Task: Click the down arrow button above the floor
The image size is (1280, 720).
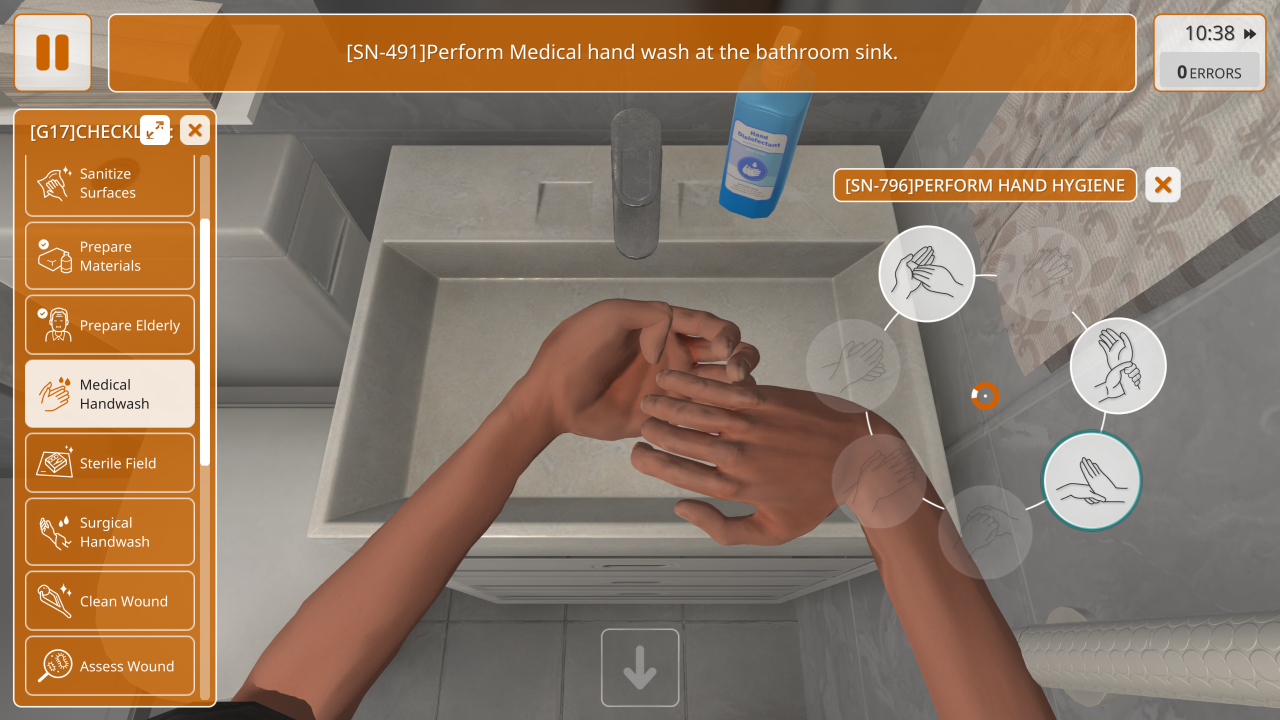Action: click(640, 667)
